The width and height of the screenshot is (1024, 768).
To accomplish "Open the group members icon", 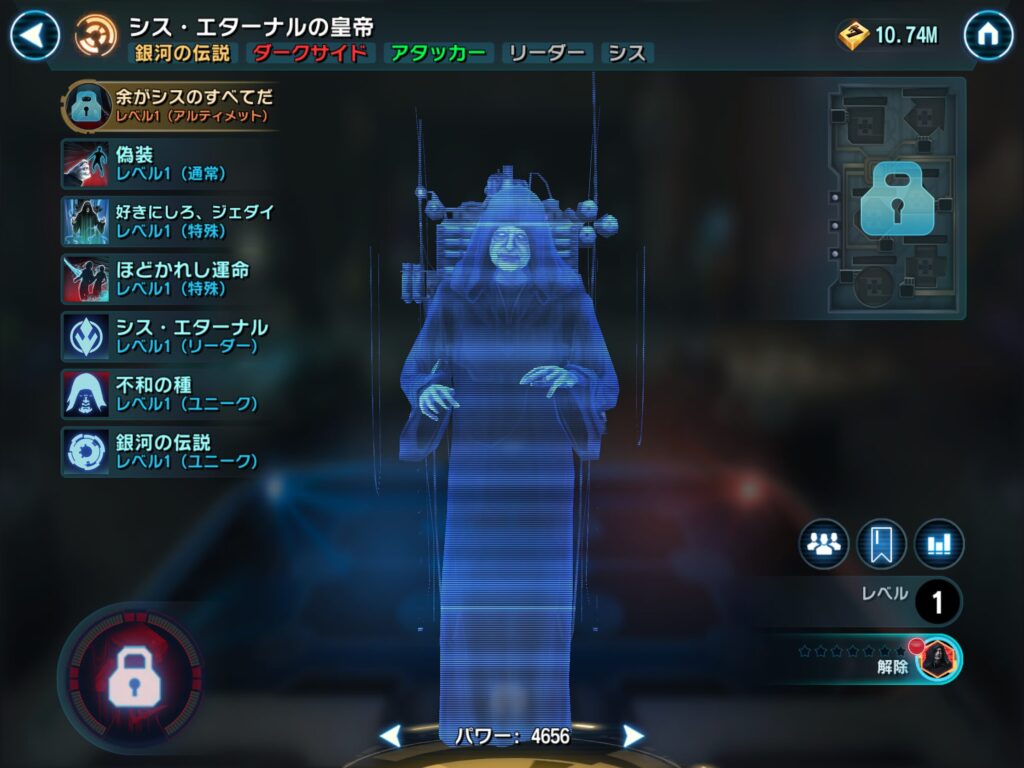I will click(823, 544).
